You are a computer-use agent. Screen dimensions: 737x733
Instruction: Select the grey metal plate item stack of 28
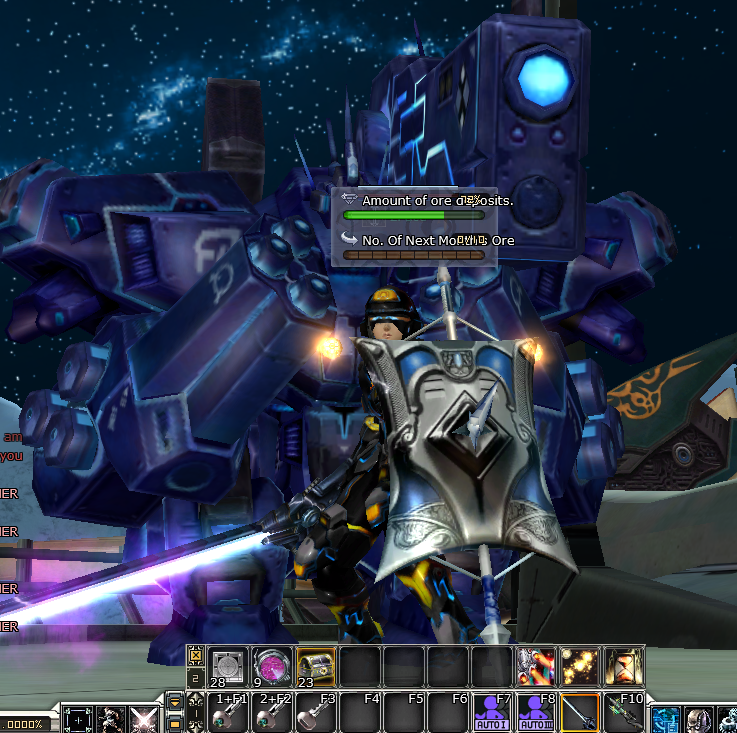click(227, 666)
